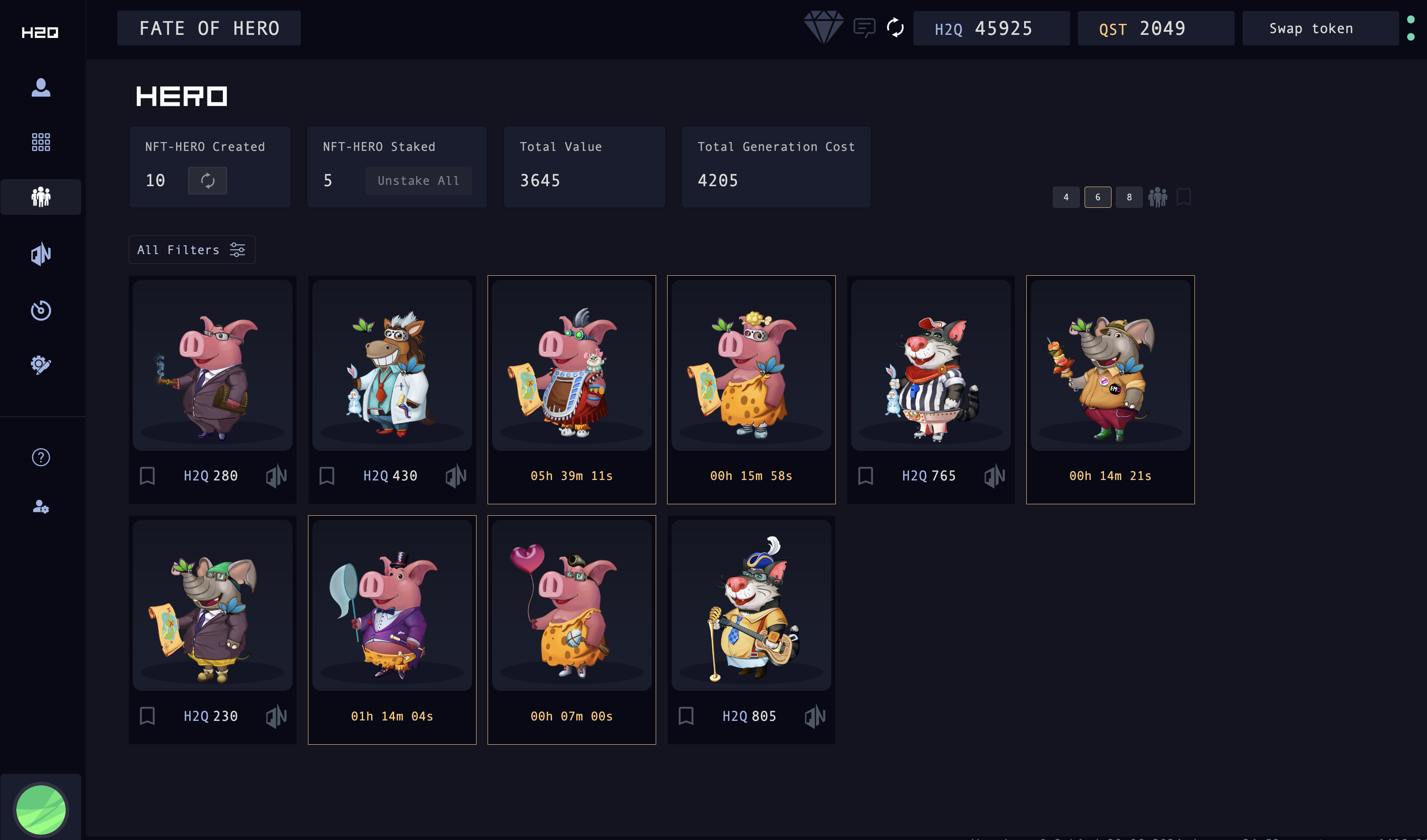Open the grid dashboard sidebar item

point(41,142)
